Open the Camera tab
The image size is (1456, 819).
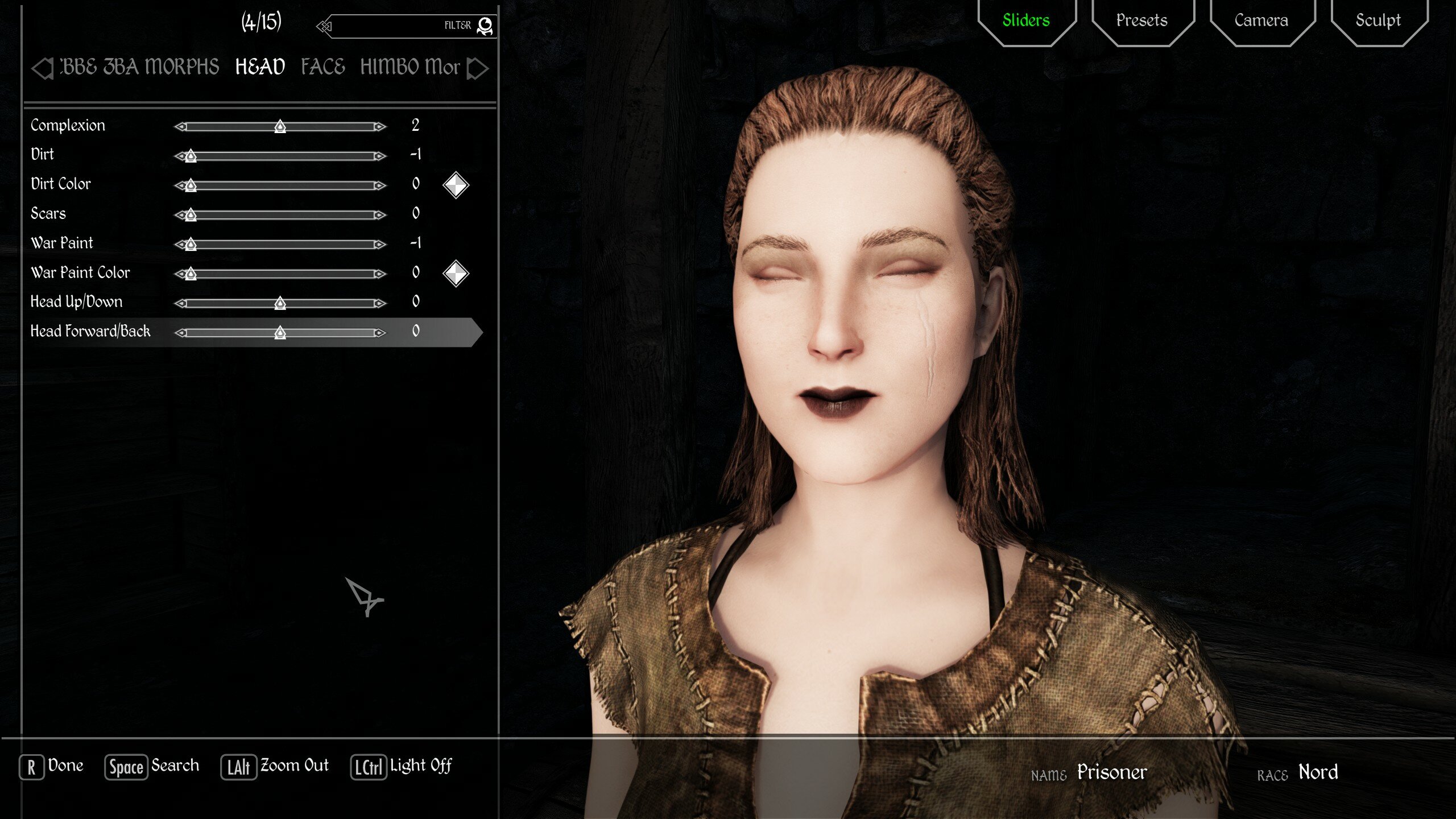coord(1261,20)
